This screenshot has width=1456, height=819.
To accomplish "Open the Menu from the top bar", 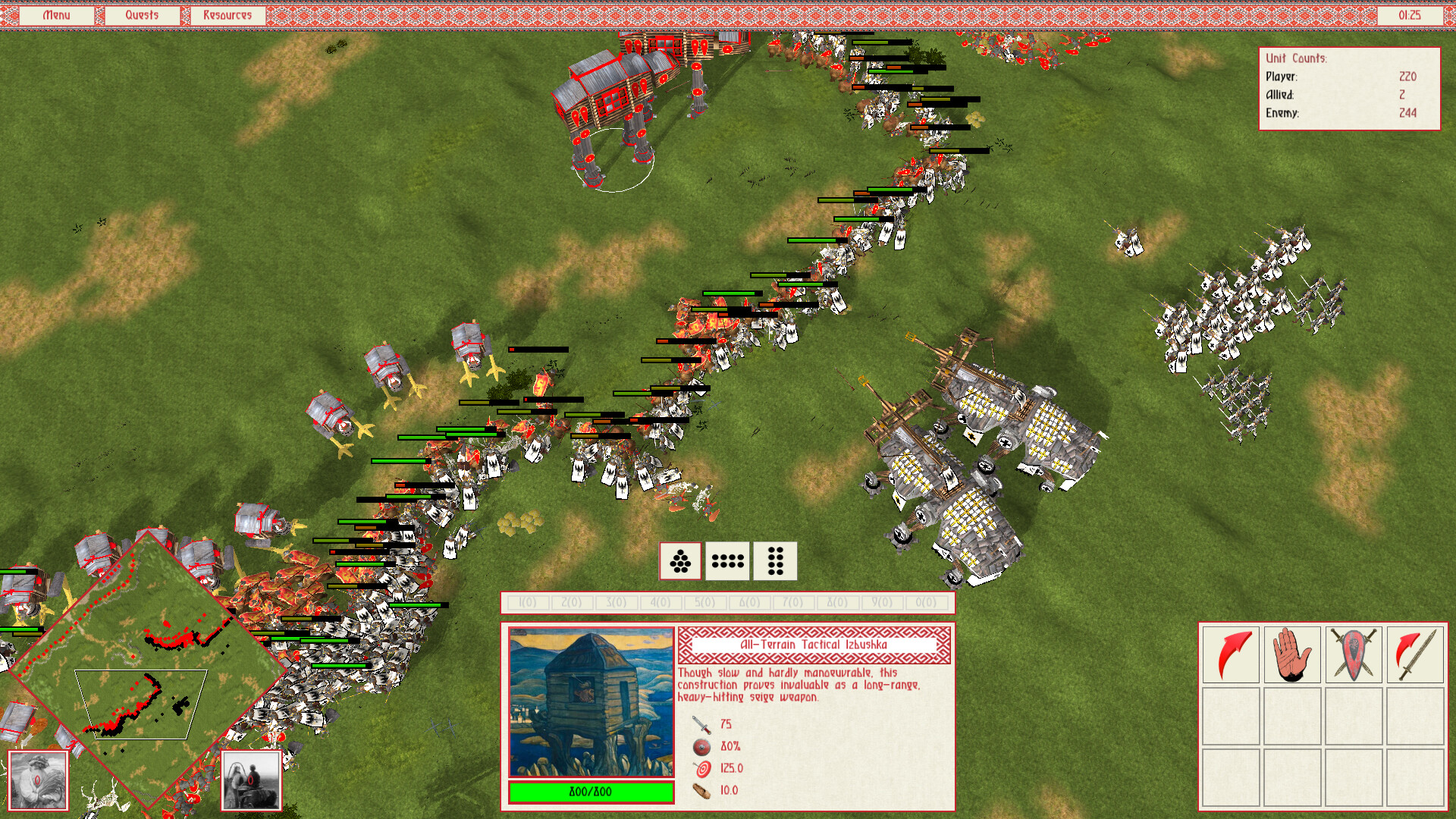I will pyautogui.click(x=56, y=14).
